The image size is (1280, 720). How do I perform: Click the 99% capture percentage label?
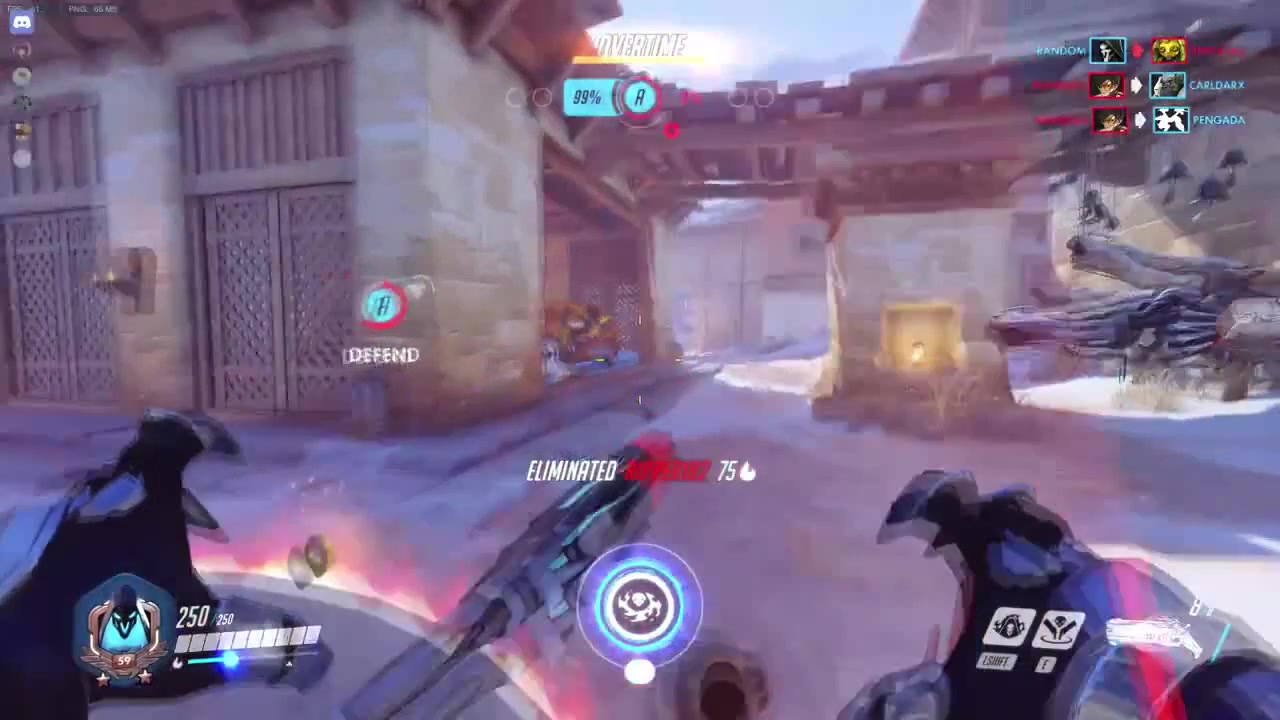[x=586, y=97]
